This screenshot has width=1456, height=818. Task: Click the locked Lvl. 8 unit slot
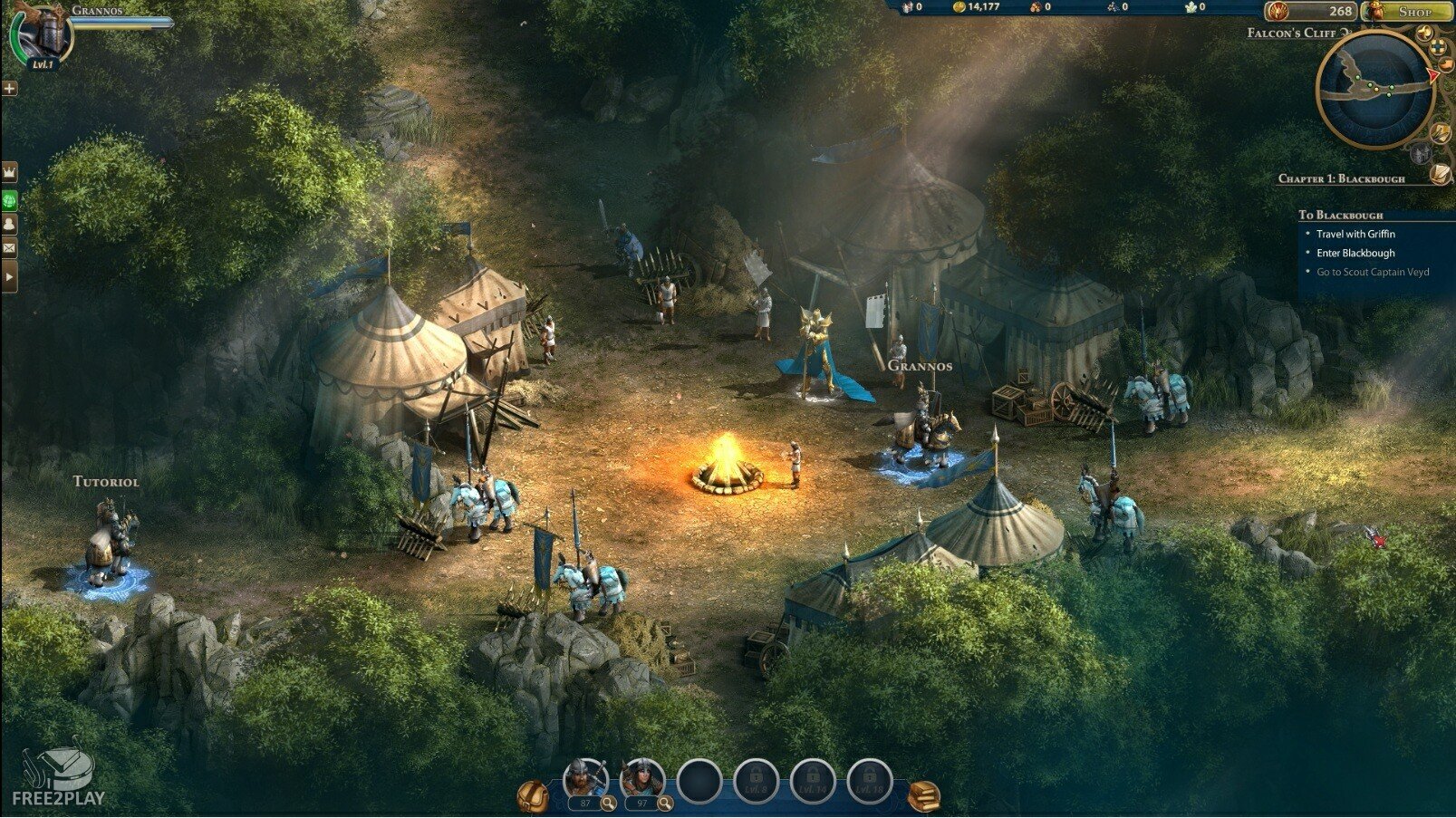(756, 781)
